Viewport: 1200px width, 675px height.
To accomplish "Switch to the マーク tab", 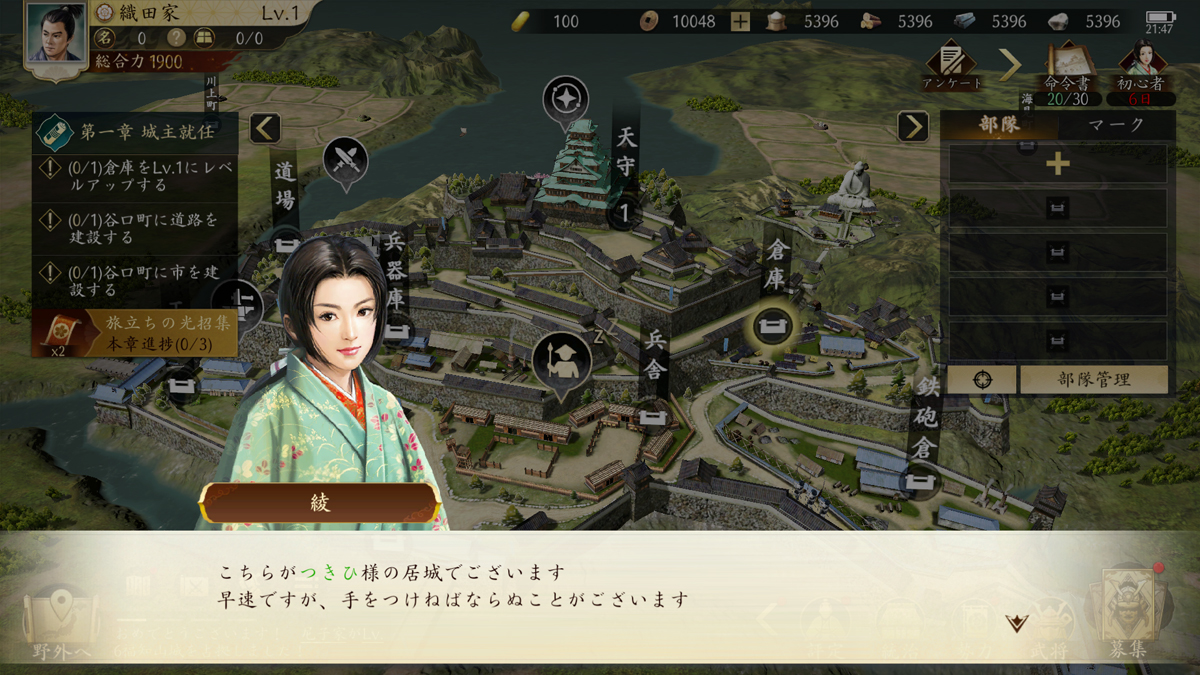I will [x=1116, y=126].
